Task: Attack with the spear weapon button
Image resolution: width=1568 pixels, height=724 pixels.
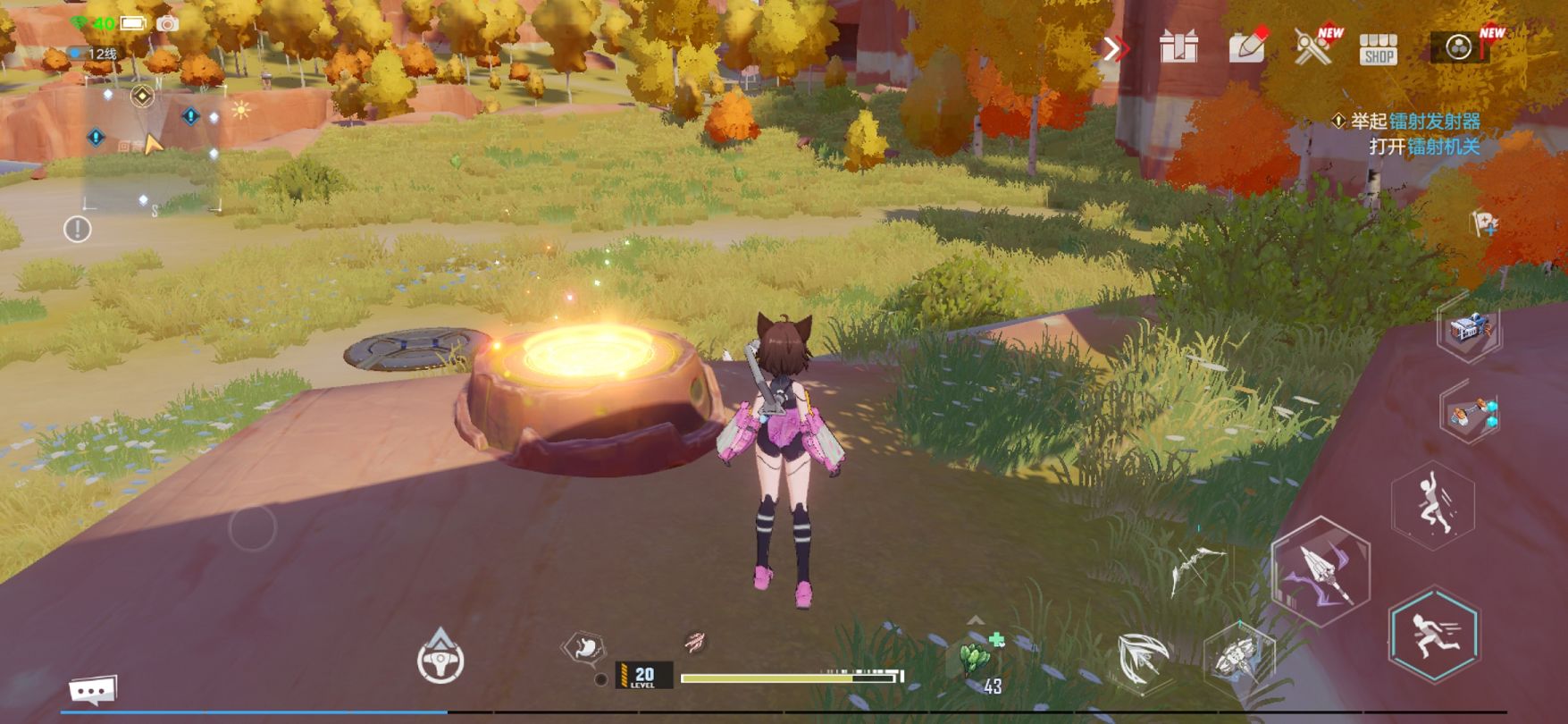Action: click(x=1321, y=570)
